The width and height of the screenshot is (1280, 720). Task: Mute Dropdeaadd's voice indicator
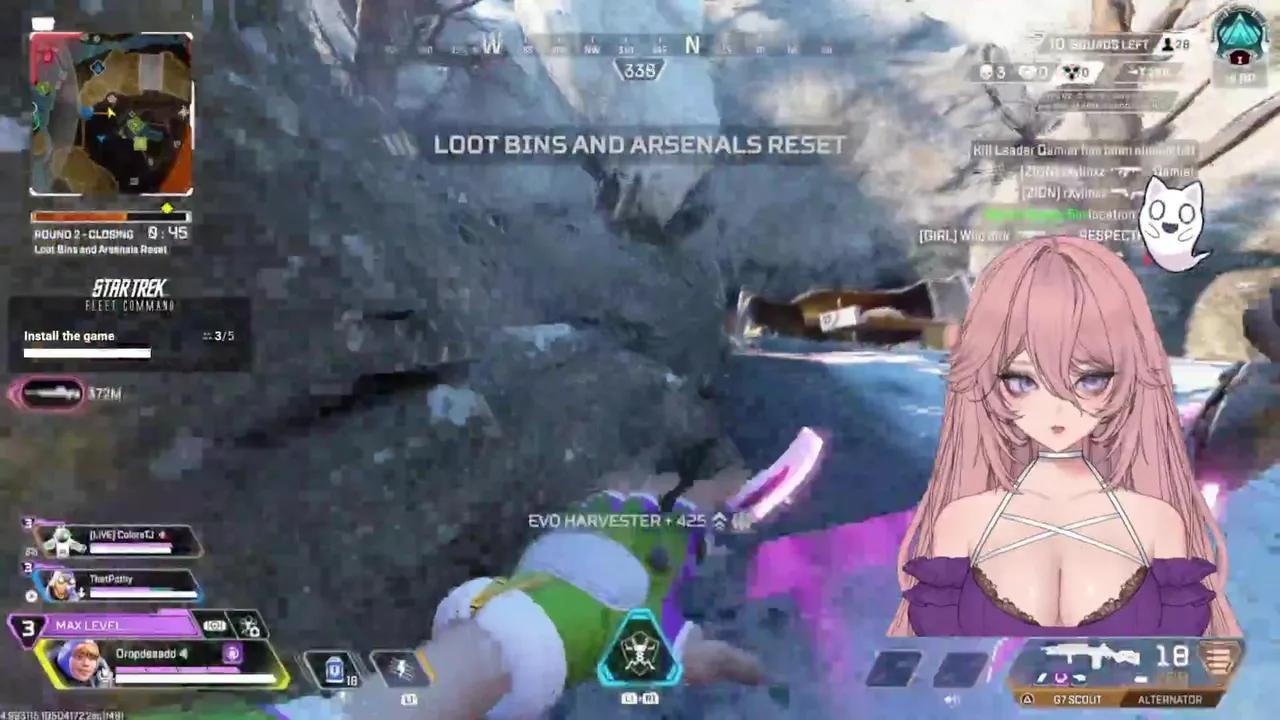click(183, 653)
